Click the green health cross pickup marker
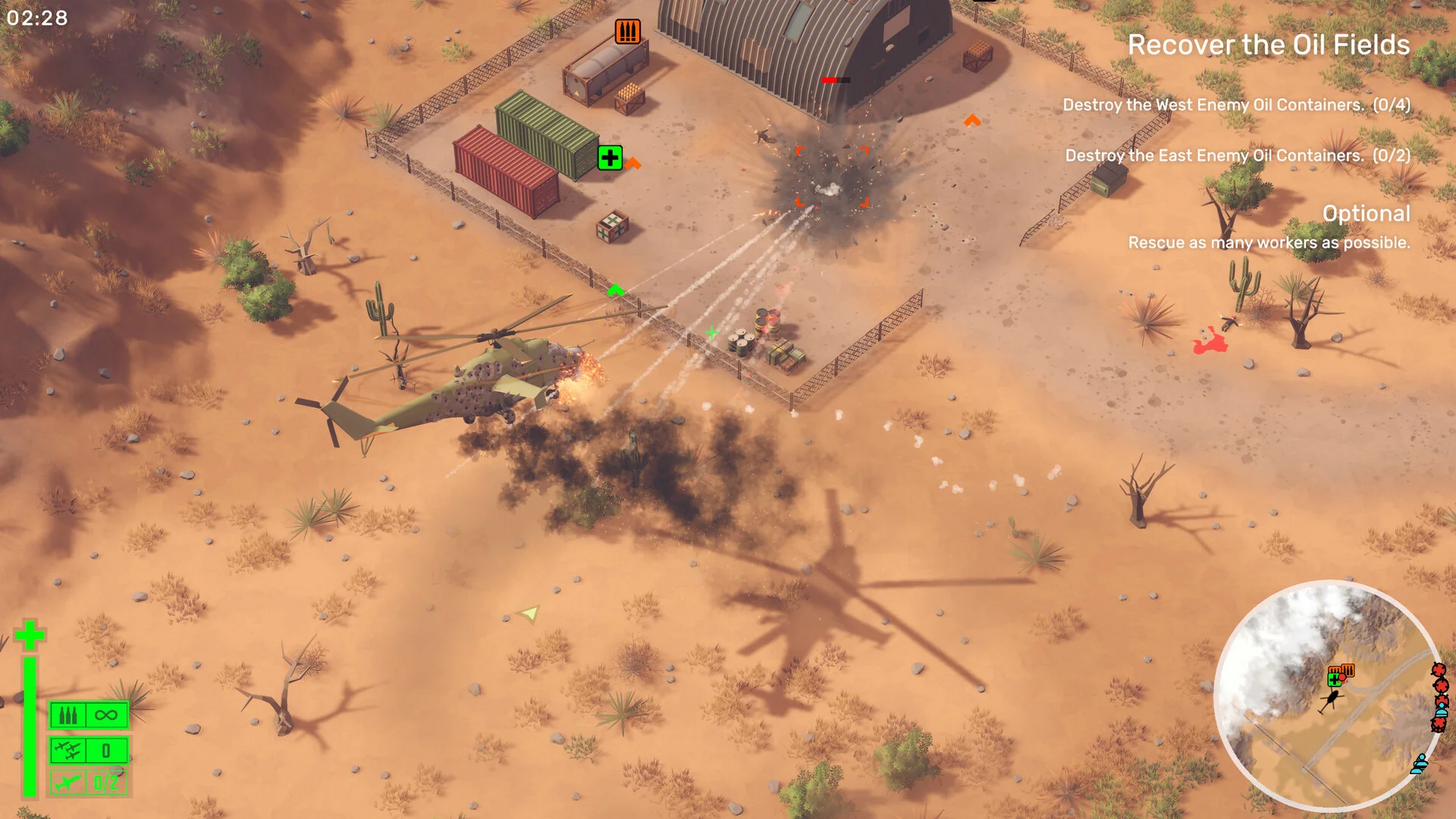Image resolution: width=1456 pixels, height=819 pixels. pos(610,158)
